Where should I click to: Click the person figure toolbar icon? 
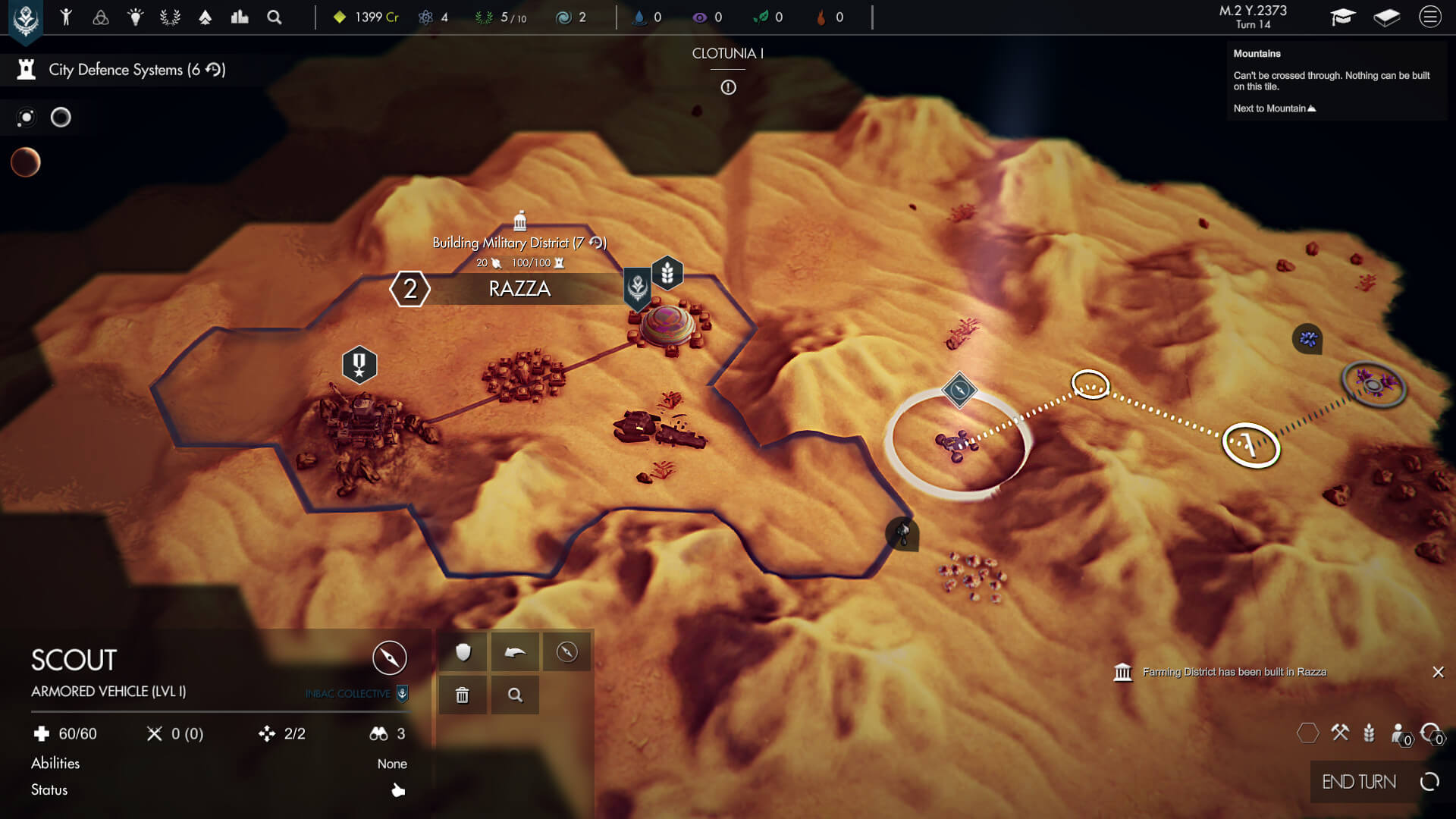(66, 17)
